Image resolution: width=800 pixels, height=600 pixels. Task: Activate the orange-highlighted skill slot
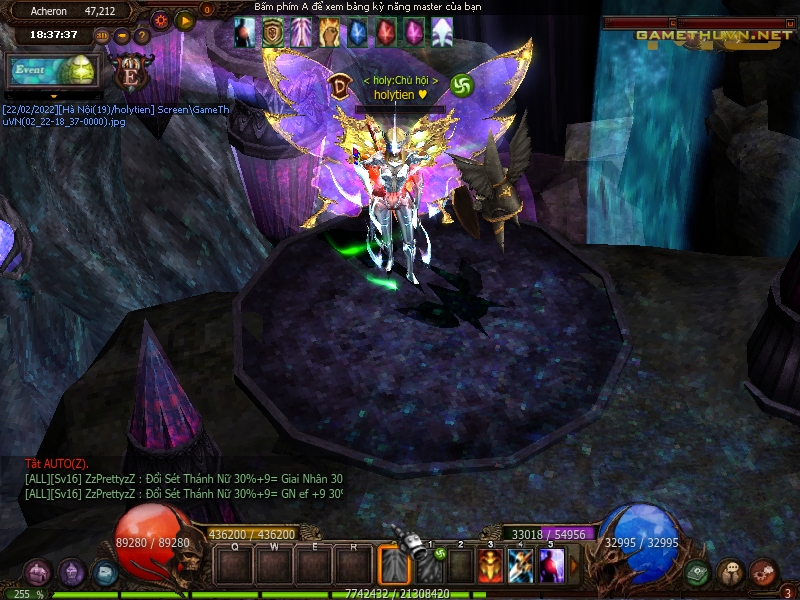pyautogui.click(x=394, y=566)
